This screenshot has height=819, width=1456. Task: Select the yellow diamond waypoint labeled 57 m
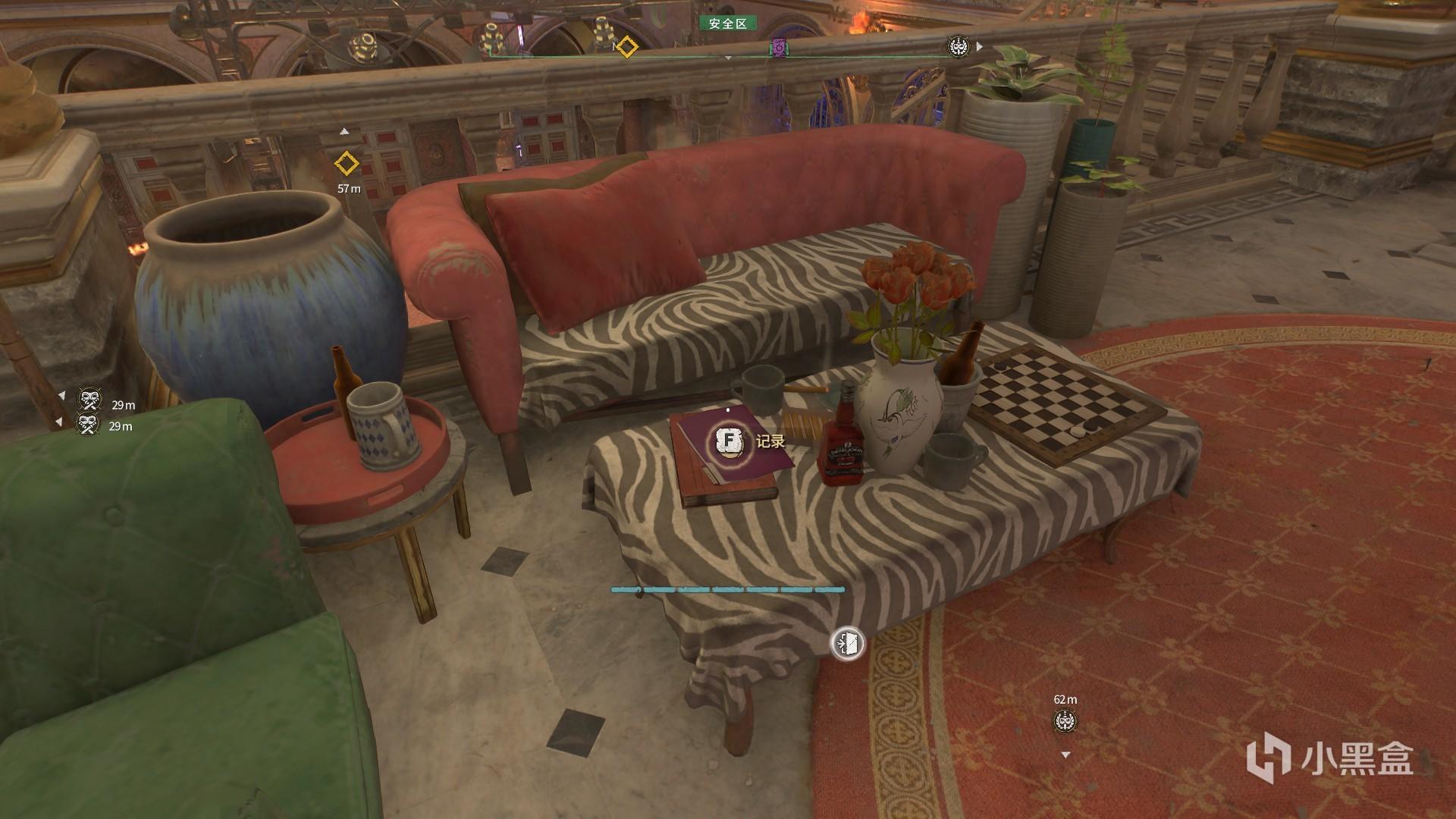347,163
